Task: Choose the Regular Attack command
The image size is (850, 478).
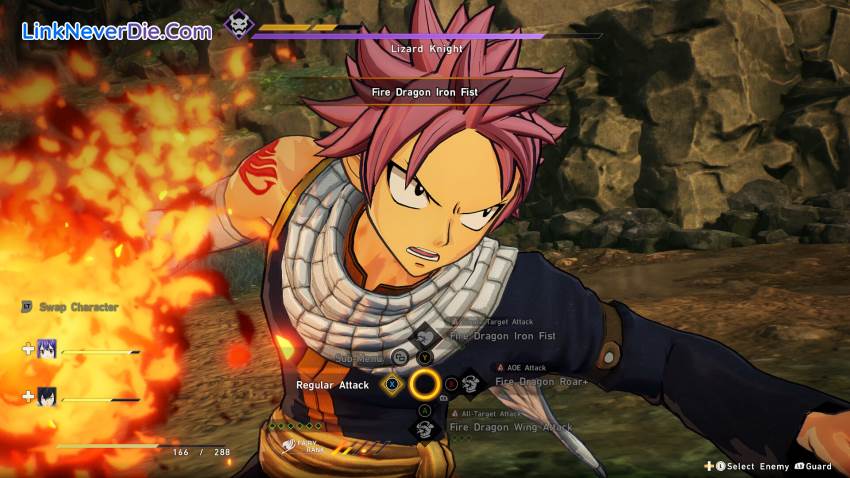Action: 333,384
